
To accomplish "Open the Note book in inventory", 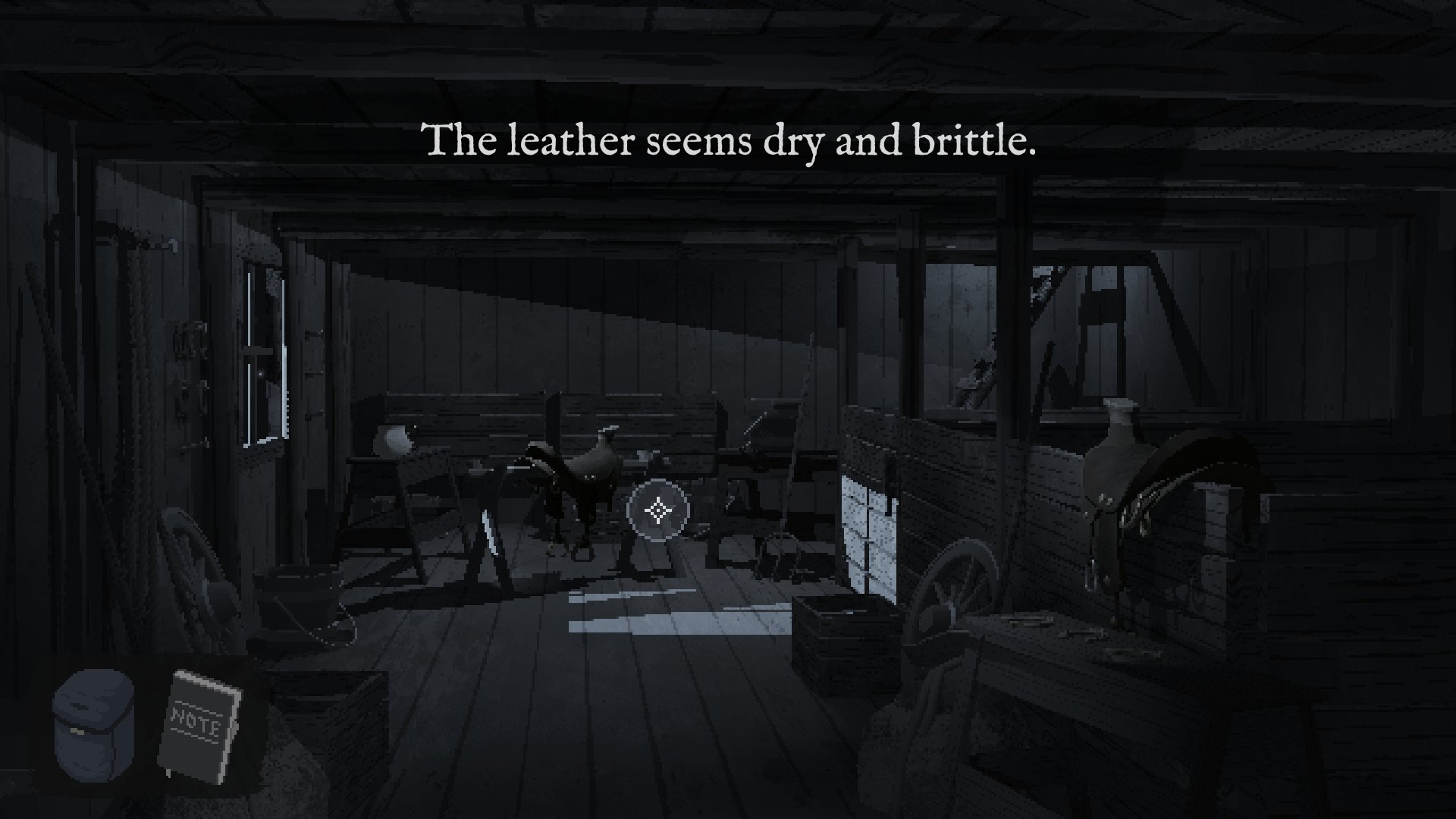I will click(x=200, y=724).
